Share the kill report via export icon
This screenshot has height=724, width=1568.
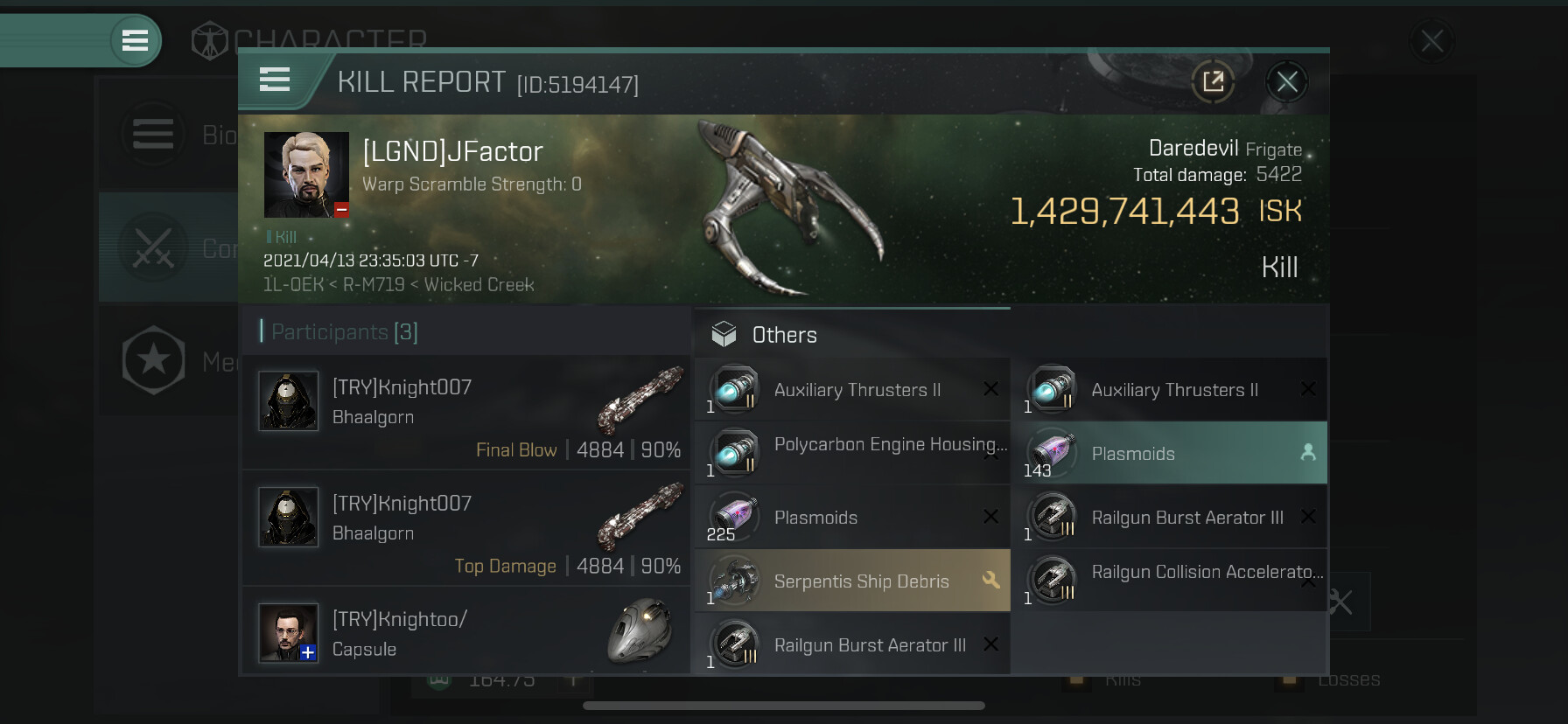pyautogui.click(x=1213, y=82)
